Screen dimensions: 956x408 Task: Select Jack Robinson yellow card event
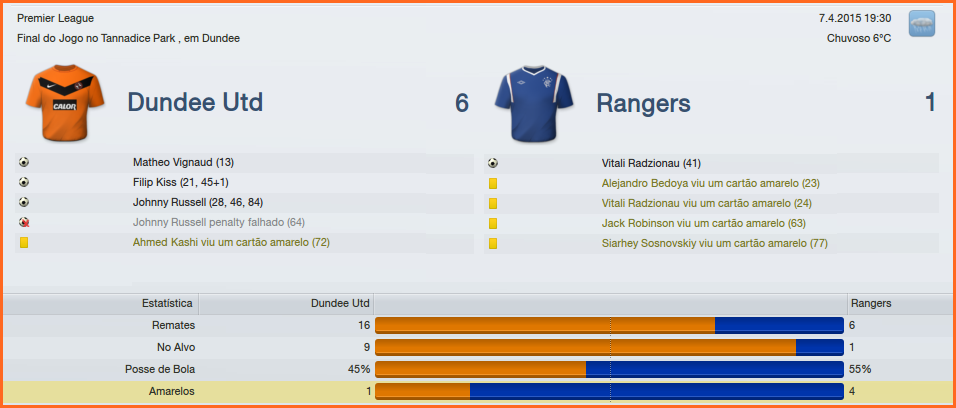703,223
